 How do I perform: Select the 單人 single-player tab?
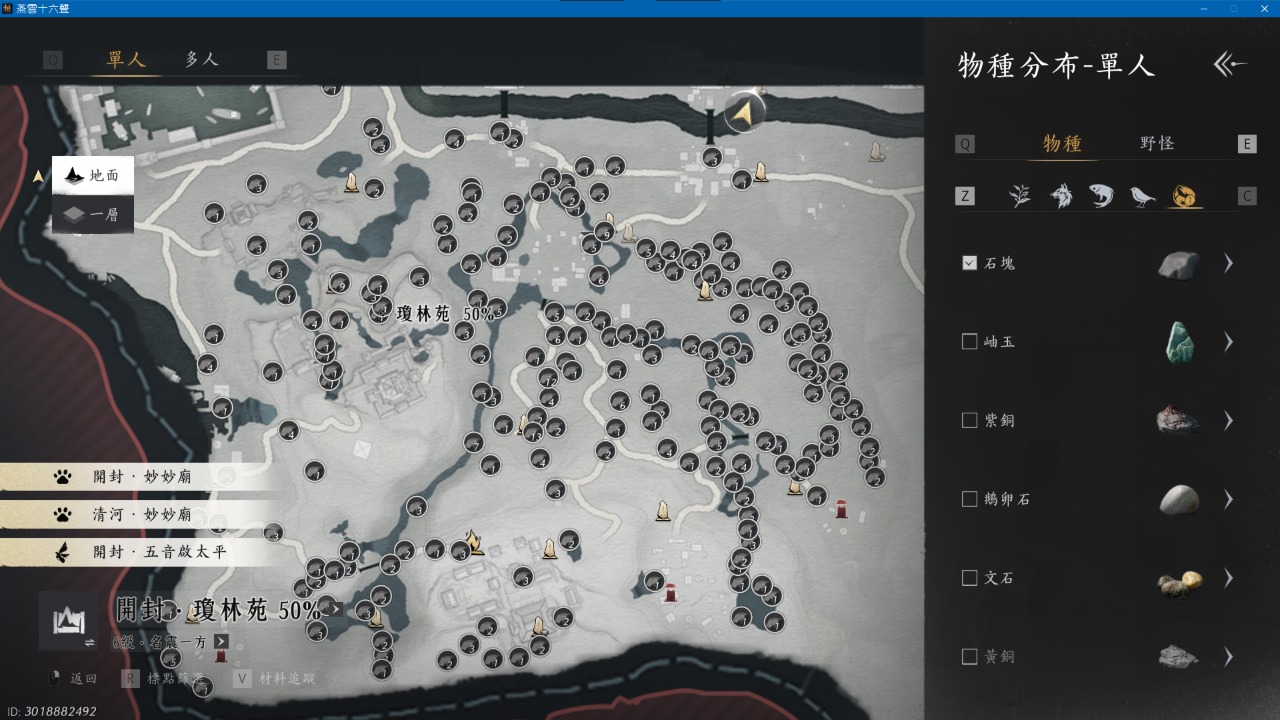(x=126, y=59)
